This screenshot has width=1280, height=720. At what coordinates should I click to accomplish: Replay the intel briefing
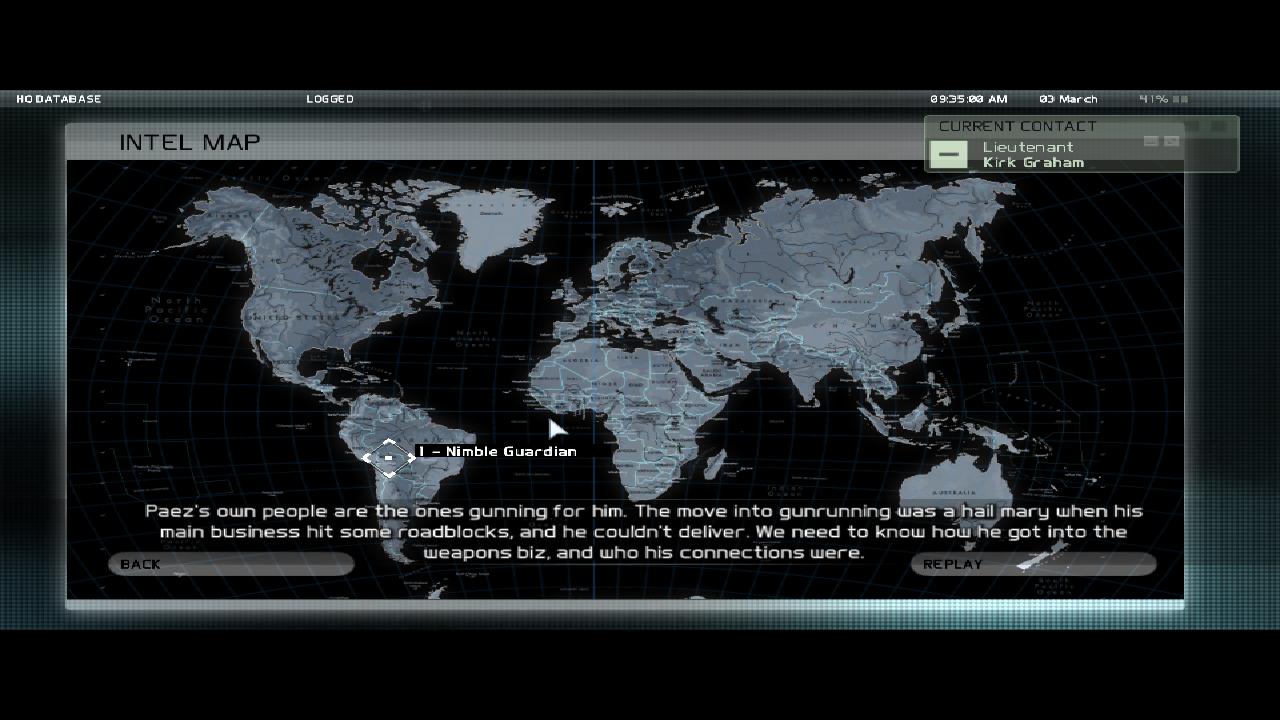tap(1033, 564)
